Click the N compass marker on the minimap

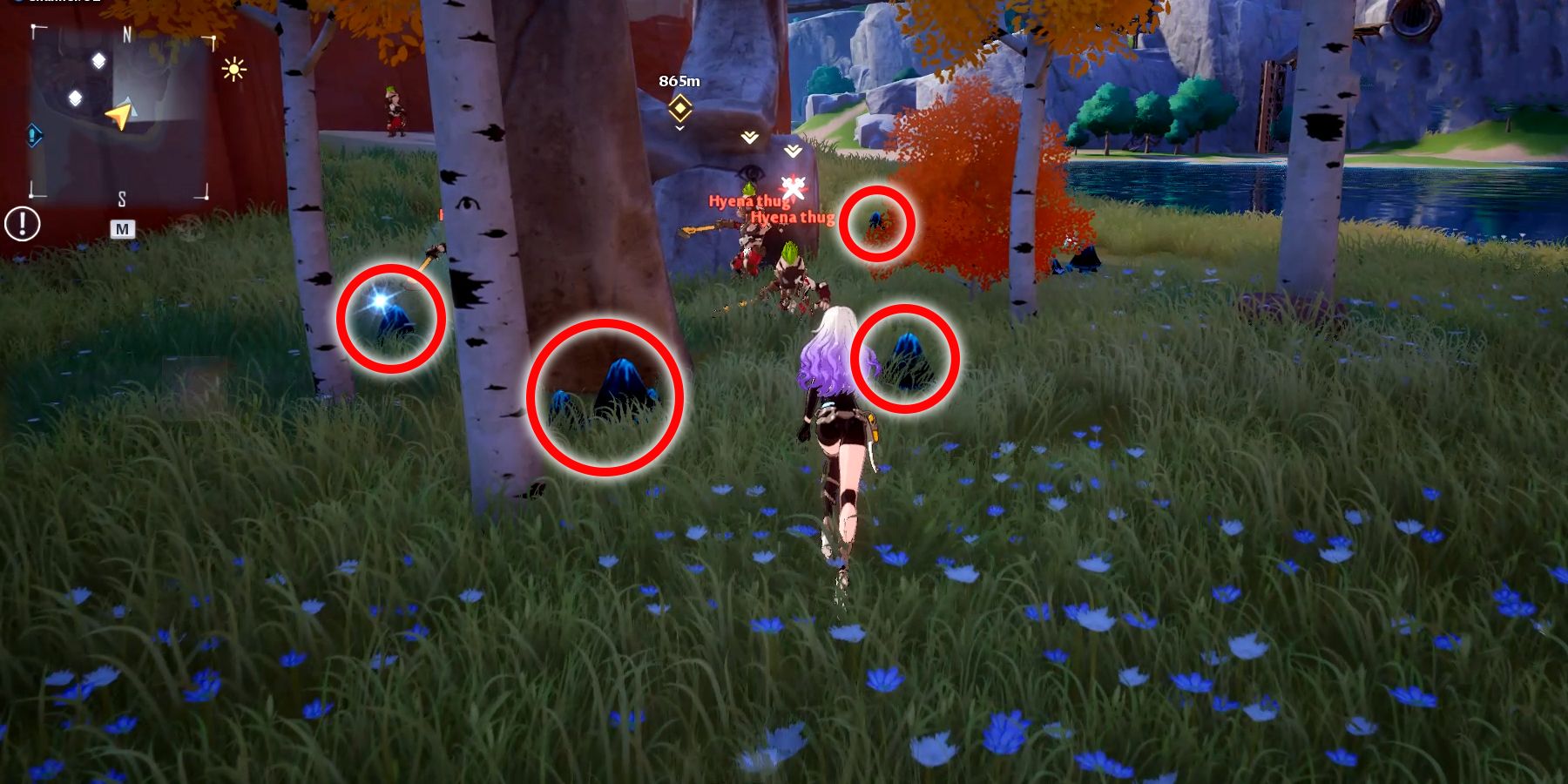point(125,33)
